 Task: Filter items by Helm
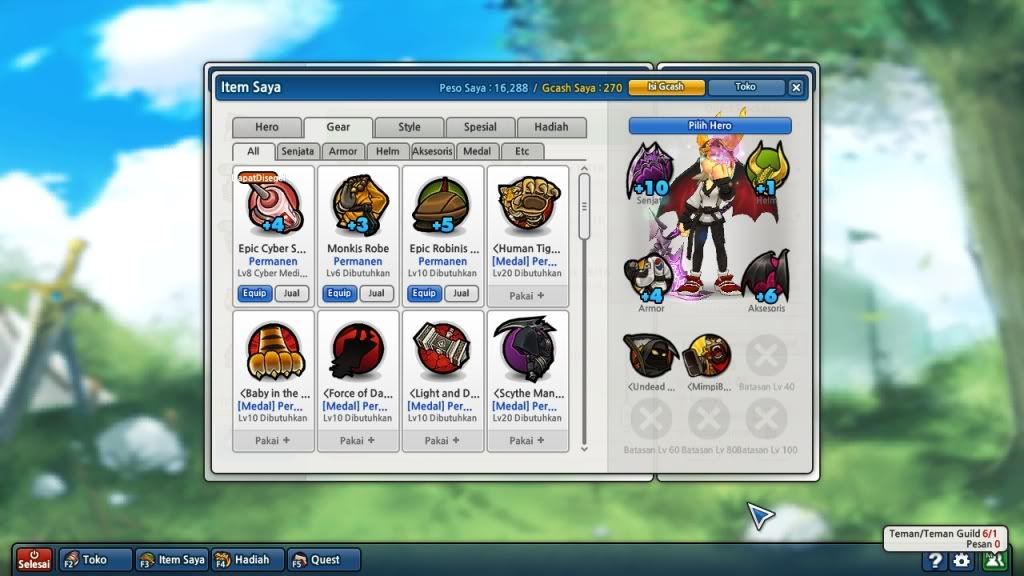(388, 151)
